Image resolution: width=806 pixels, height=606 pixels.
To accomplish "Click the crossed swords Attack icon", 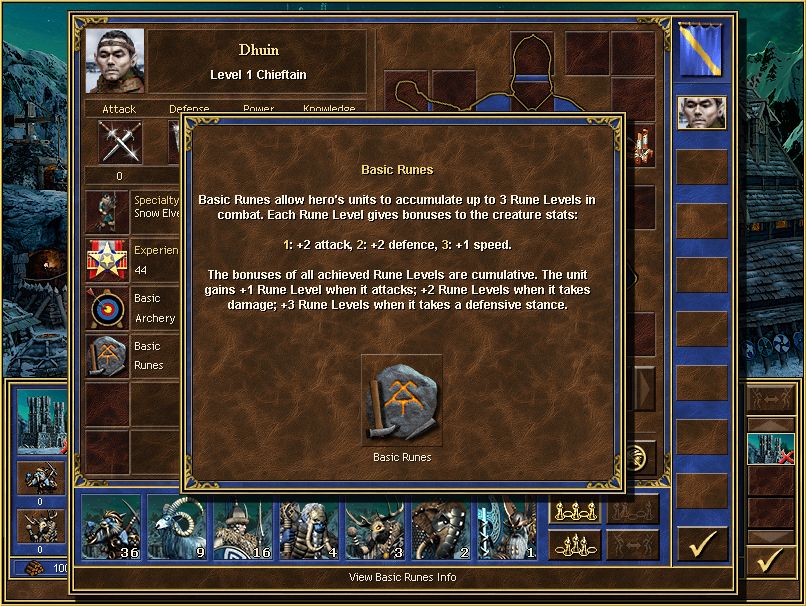I will point(120,142).
